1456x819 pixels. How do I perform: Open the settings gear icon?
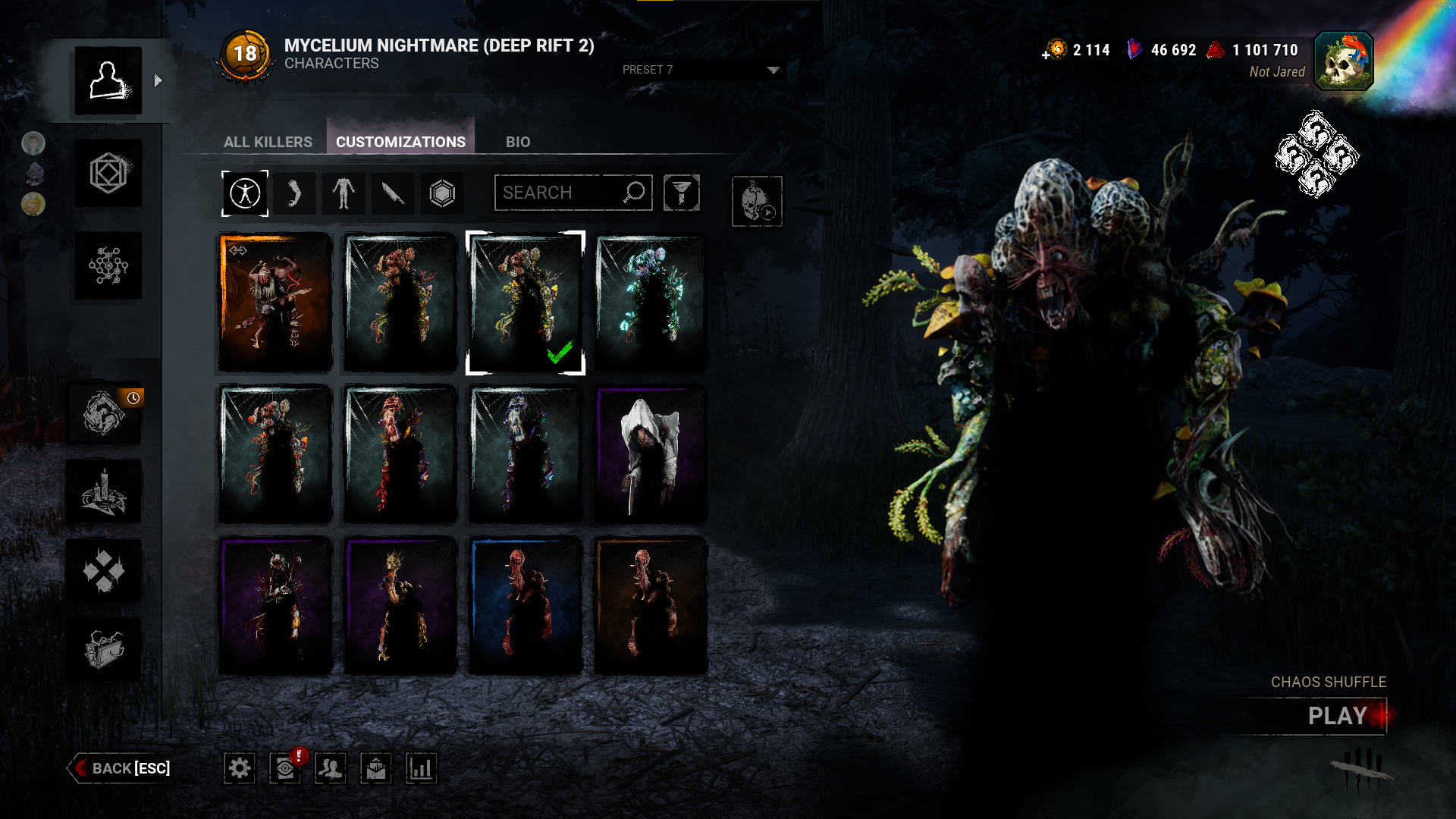point(240,768)
